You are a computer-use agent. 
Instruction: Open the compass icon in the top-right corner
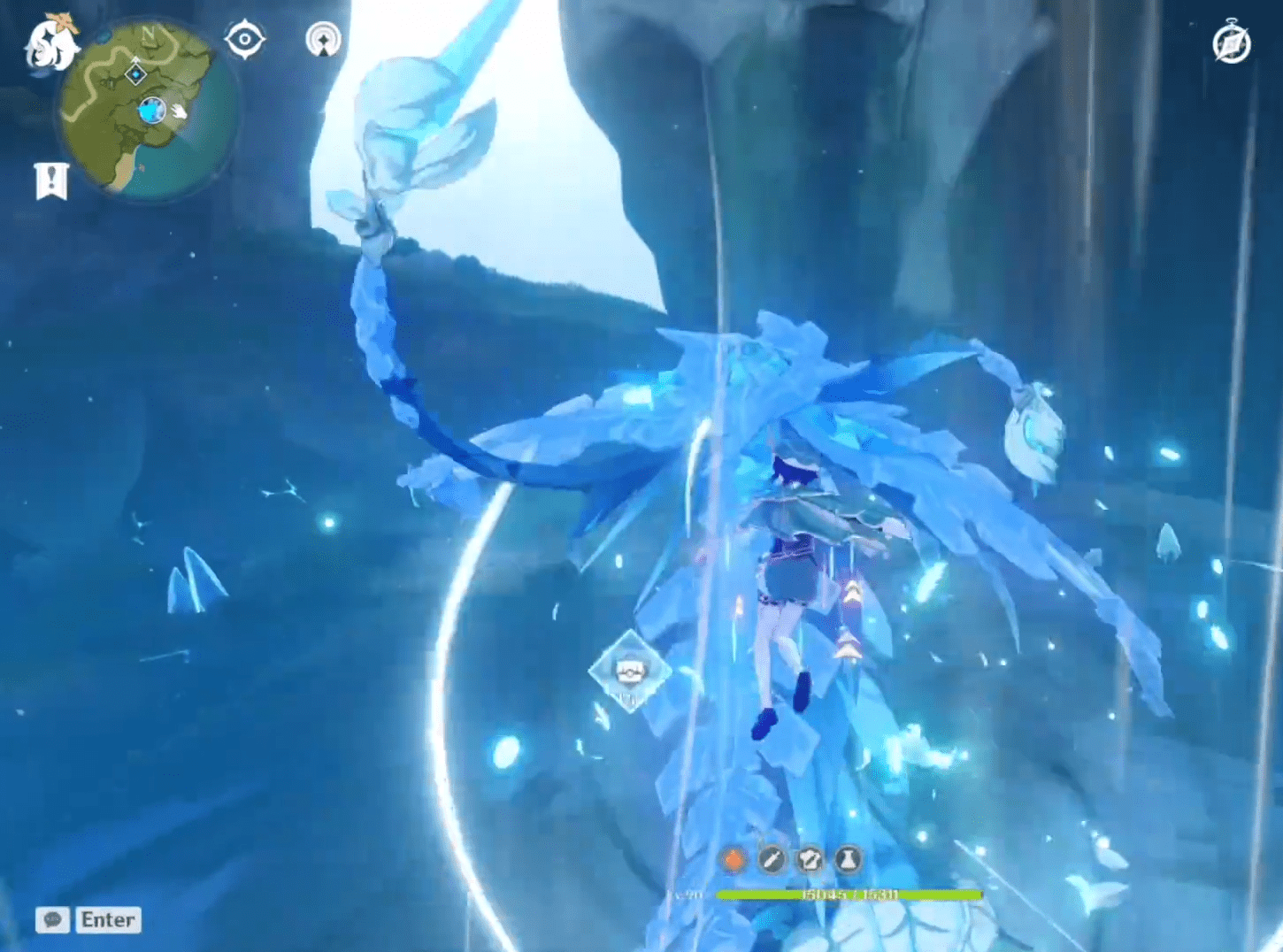point(1232,44)
